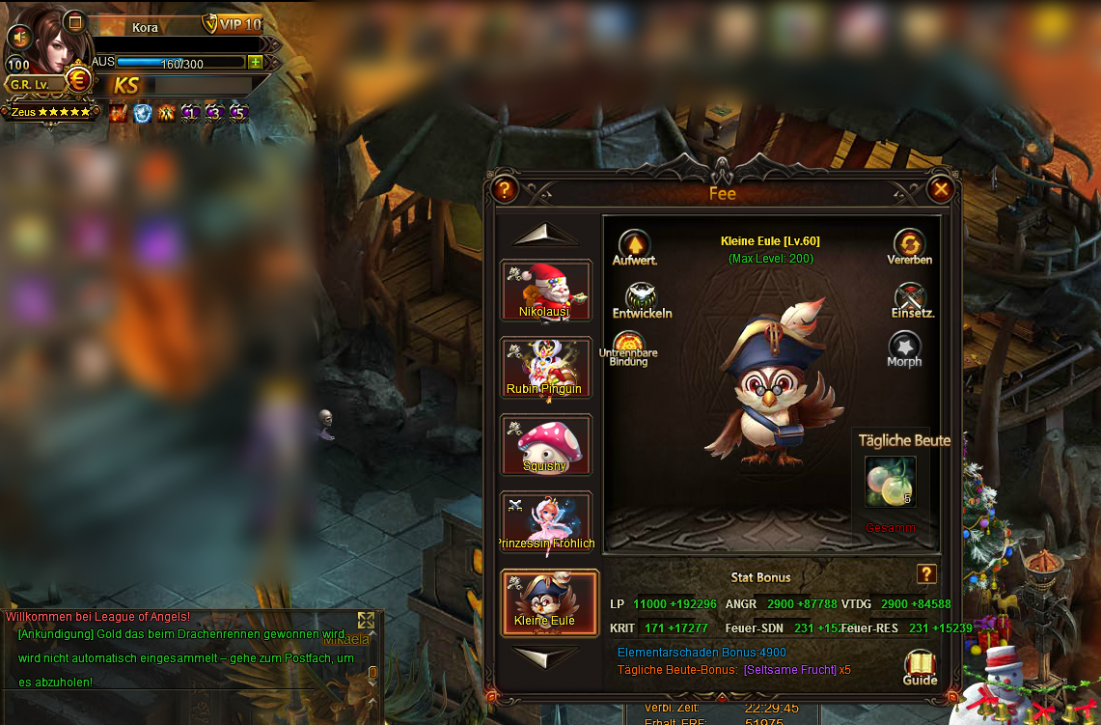Choose the Squishy mushroom fairy
1101x725 pixels.
pyautogui.click(x=546, y=444)
